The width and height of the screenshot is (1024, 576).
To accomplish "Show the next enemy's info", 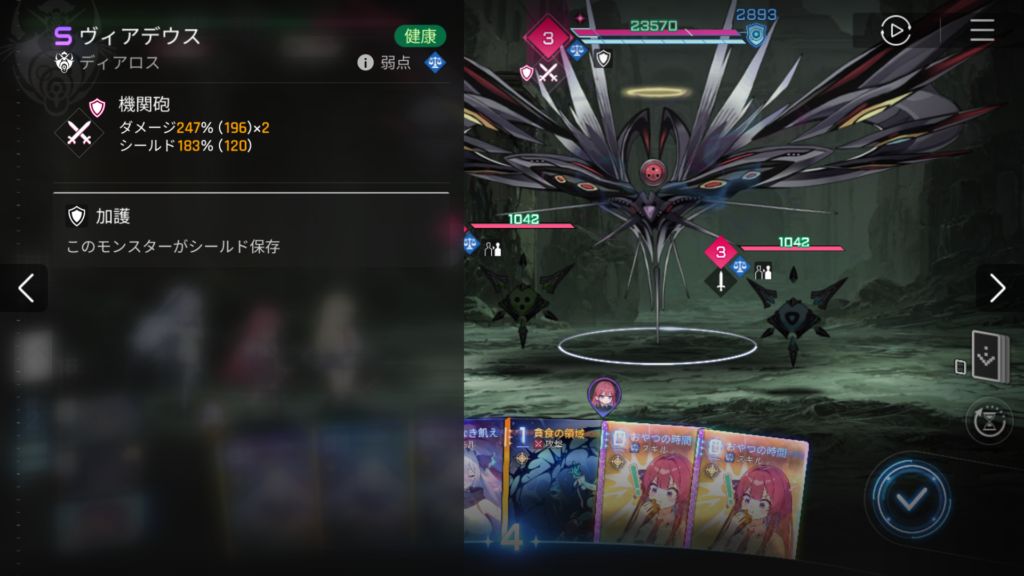I will click(997, 288).
